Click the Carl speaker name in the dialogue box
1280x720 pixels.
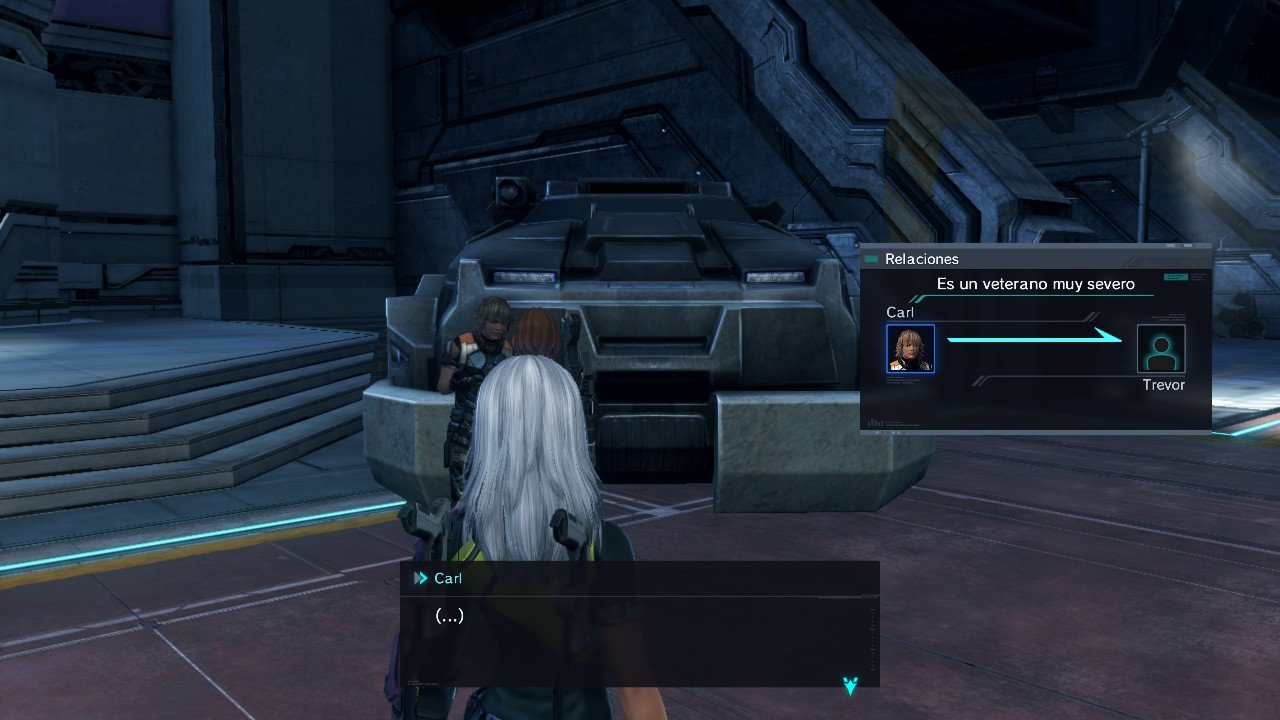point(448,578)
